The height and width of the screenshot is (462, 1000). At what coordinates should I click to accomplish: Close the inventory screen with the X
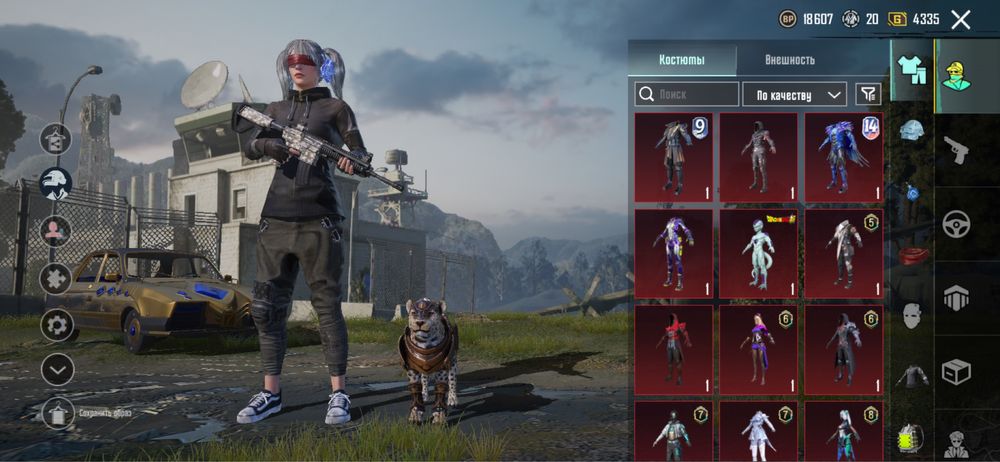click(x=961, y=19)
